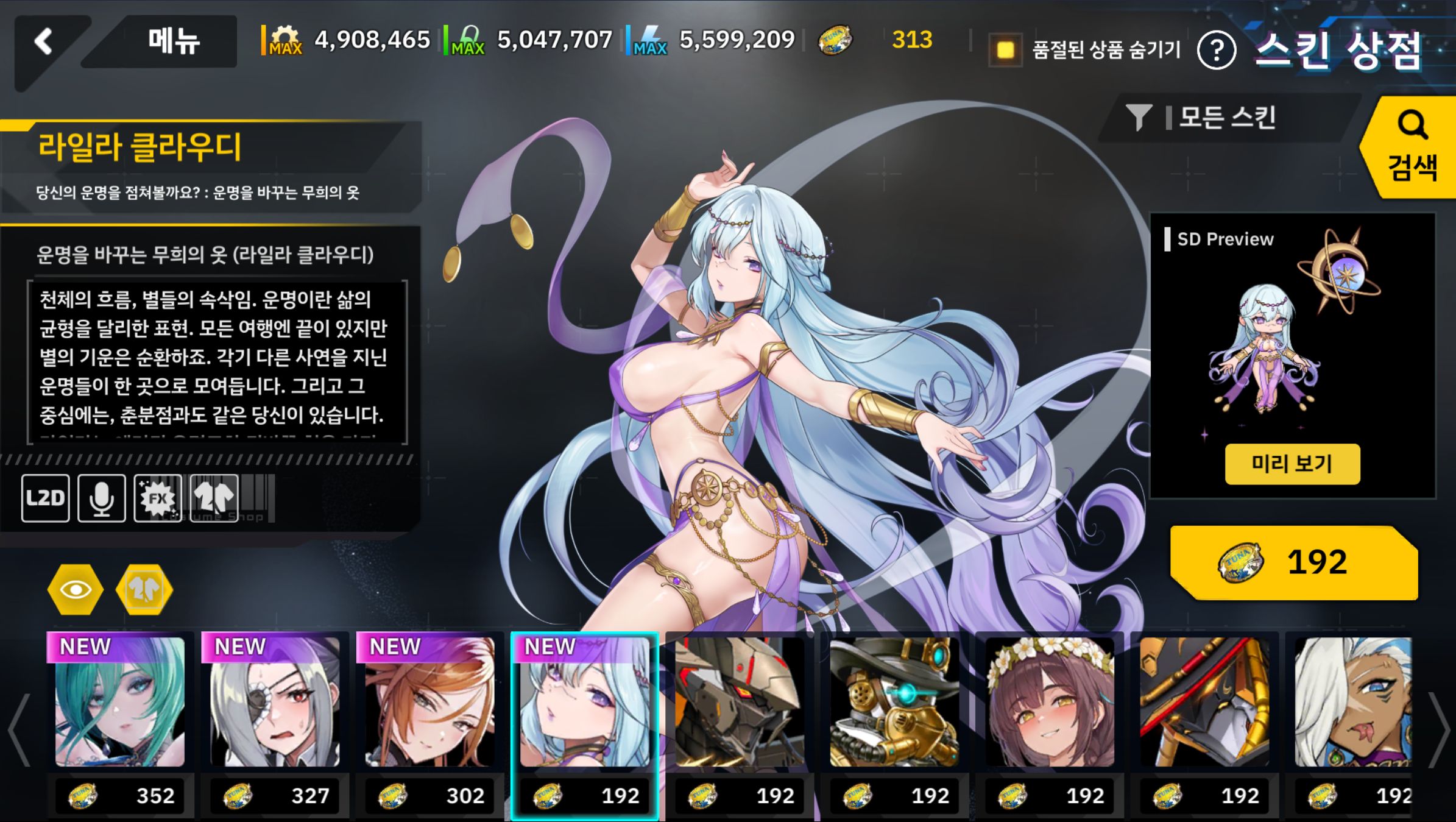Click the L2D feature icon
This screenshot has height=822, width=1456.
pyautogui.click(x=45, y=498)
